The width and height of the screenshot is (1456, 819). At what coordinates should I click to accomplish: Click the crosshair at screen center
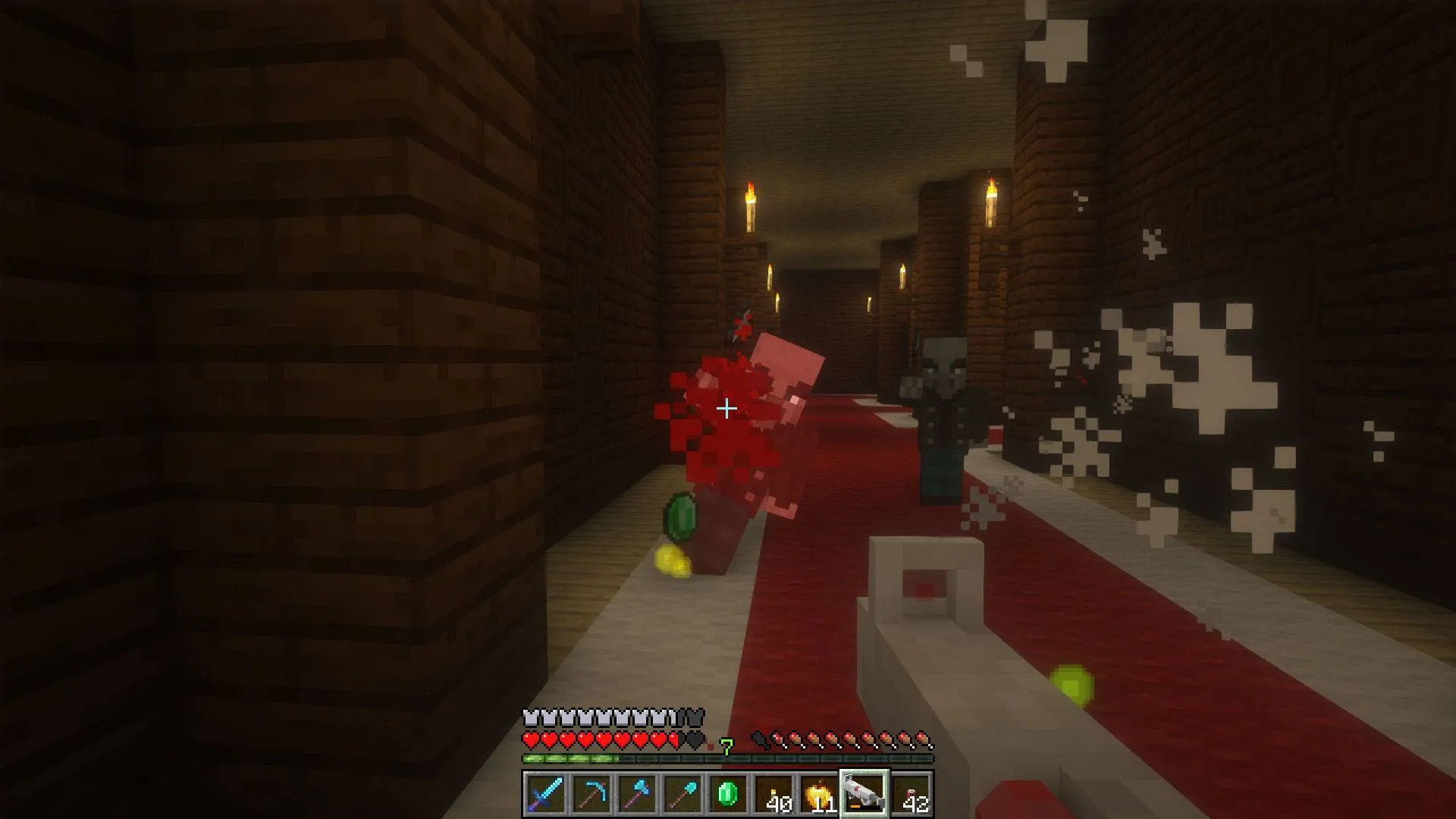[728, 407]
